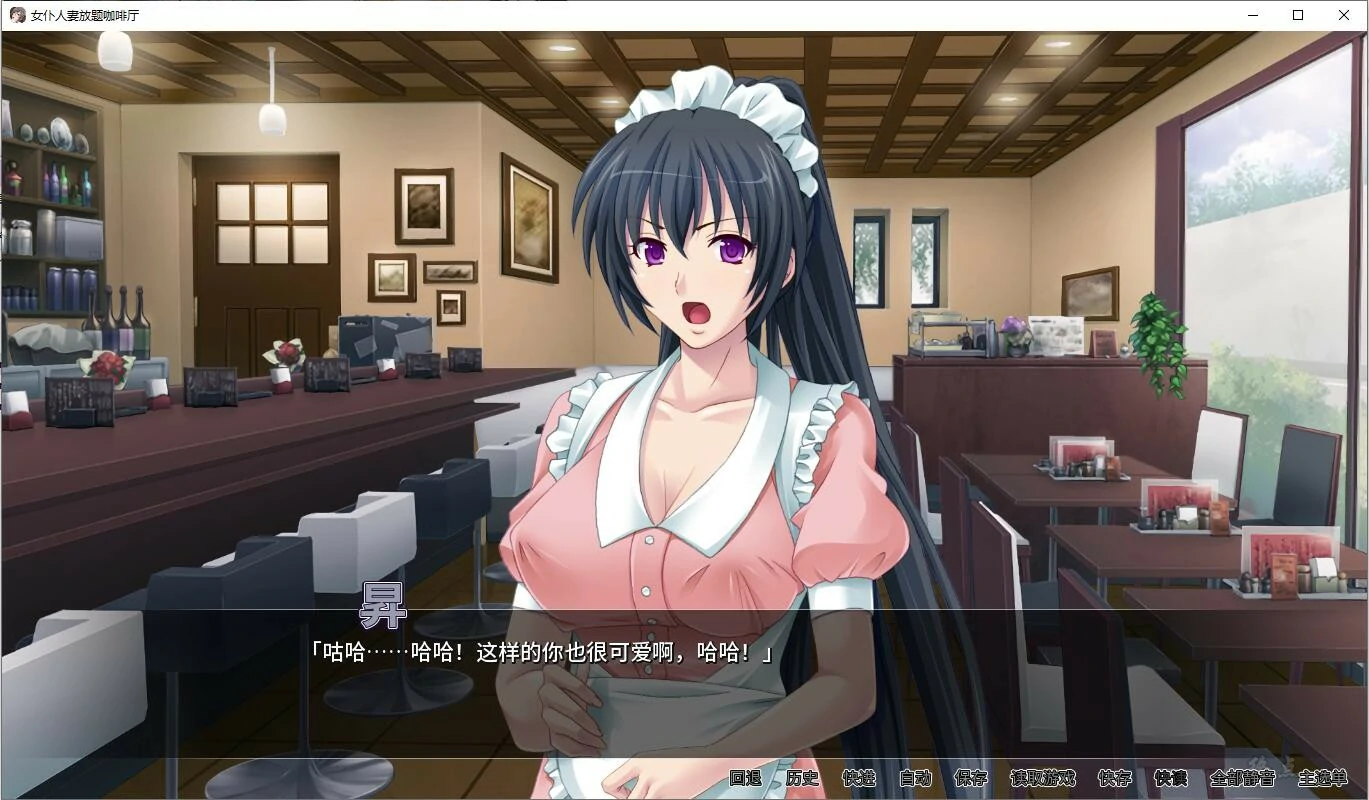Minimize the game window

(1251, 15)
